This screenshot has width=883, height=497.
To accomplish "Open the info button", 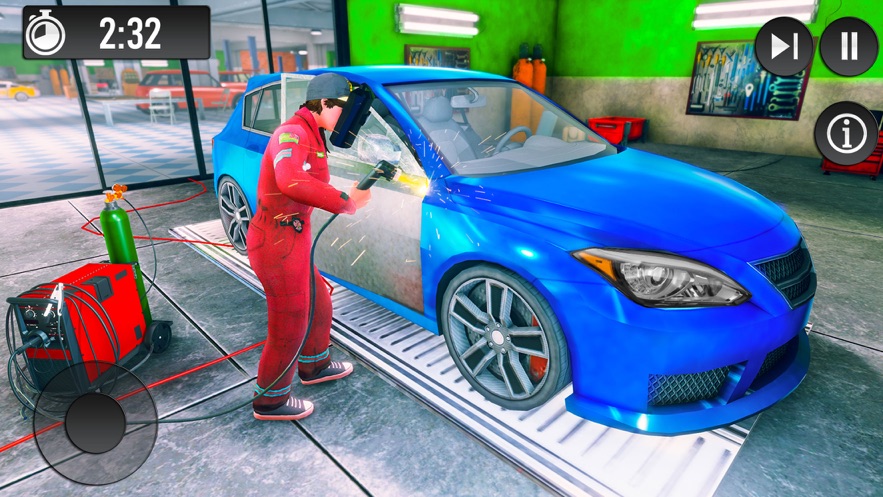I will (x=846, y=133).
